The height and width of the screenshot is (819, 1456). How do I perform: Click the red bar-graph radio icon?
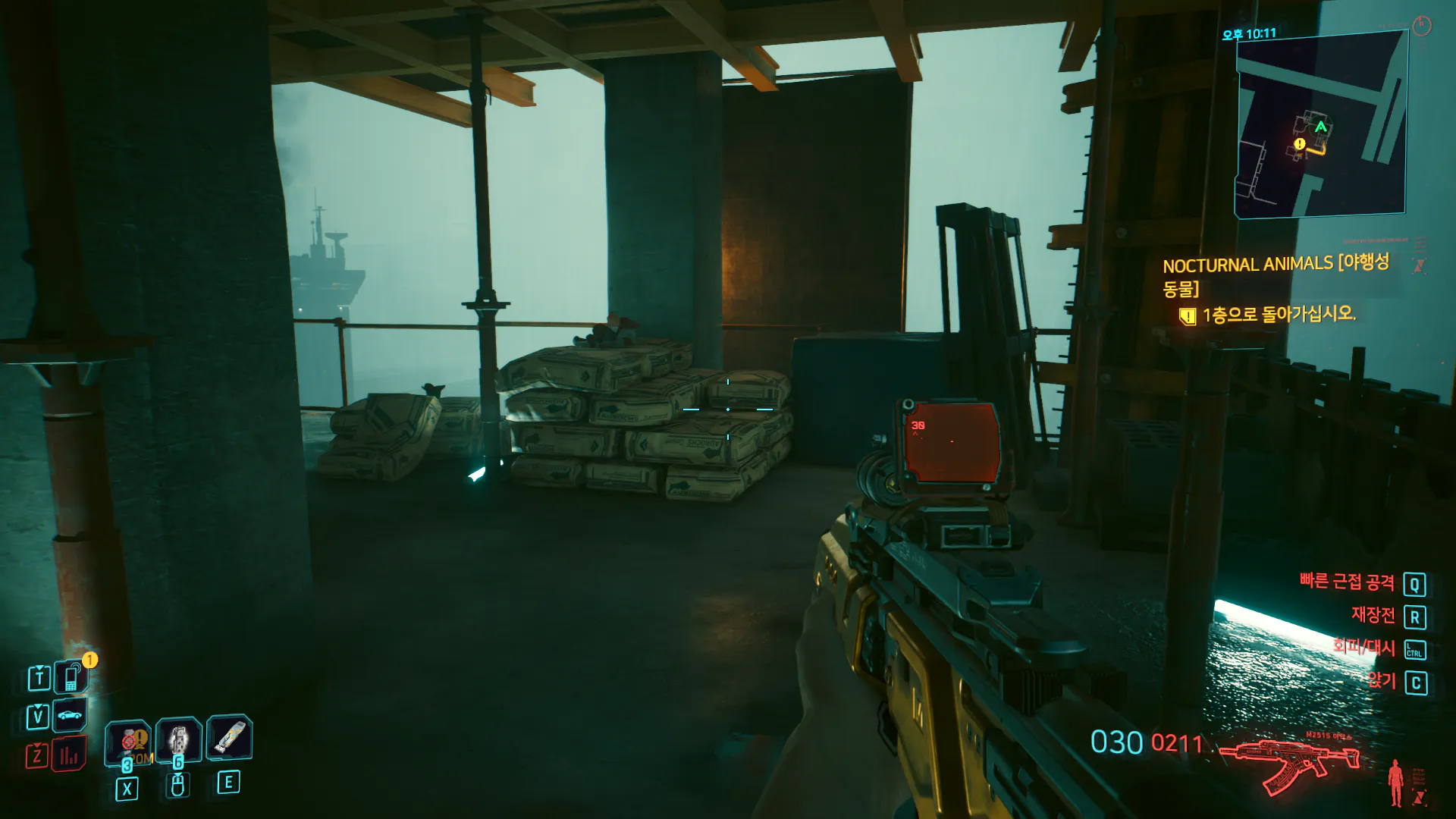[69, 755]
